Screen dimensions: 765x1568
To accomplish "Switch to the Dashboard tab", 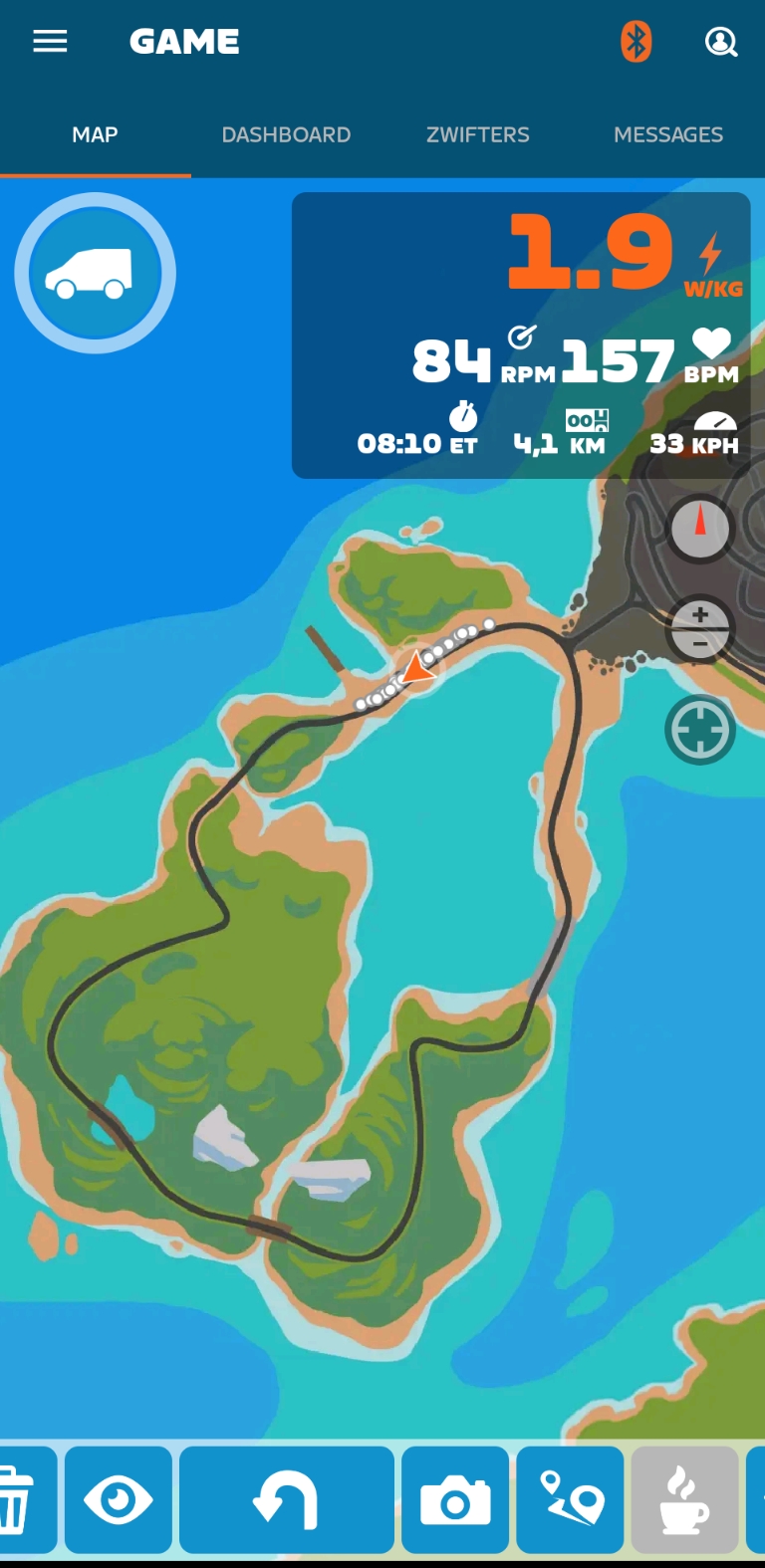I will point(286,134).
